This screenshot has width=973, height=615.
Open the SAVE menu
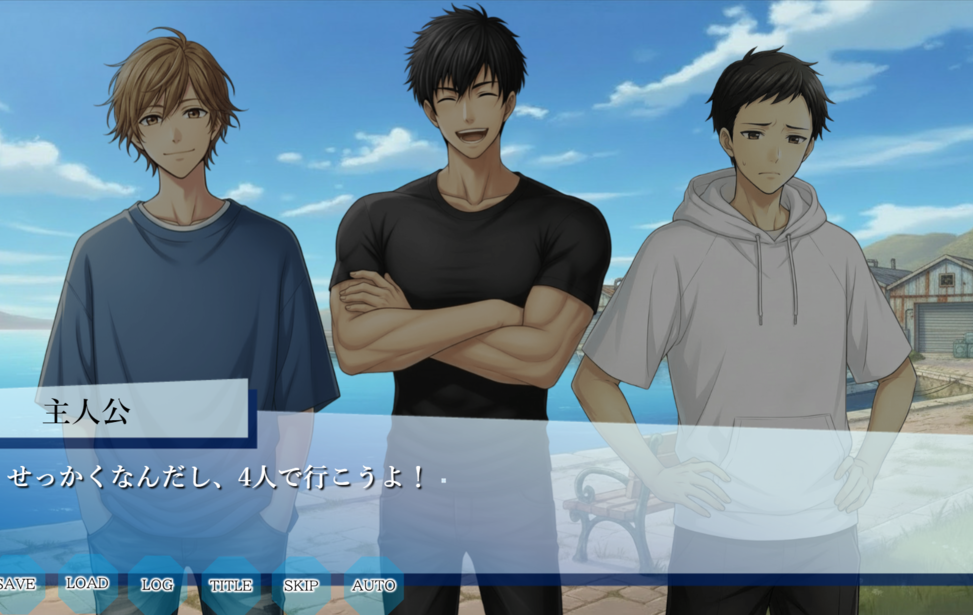(x=17, y=585)
